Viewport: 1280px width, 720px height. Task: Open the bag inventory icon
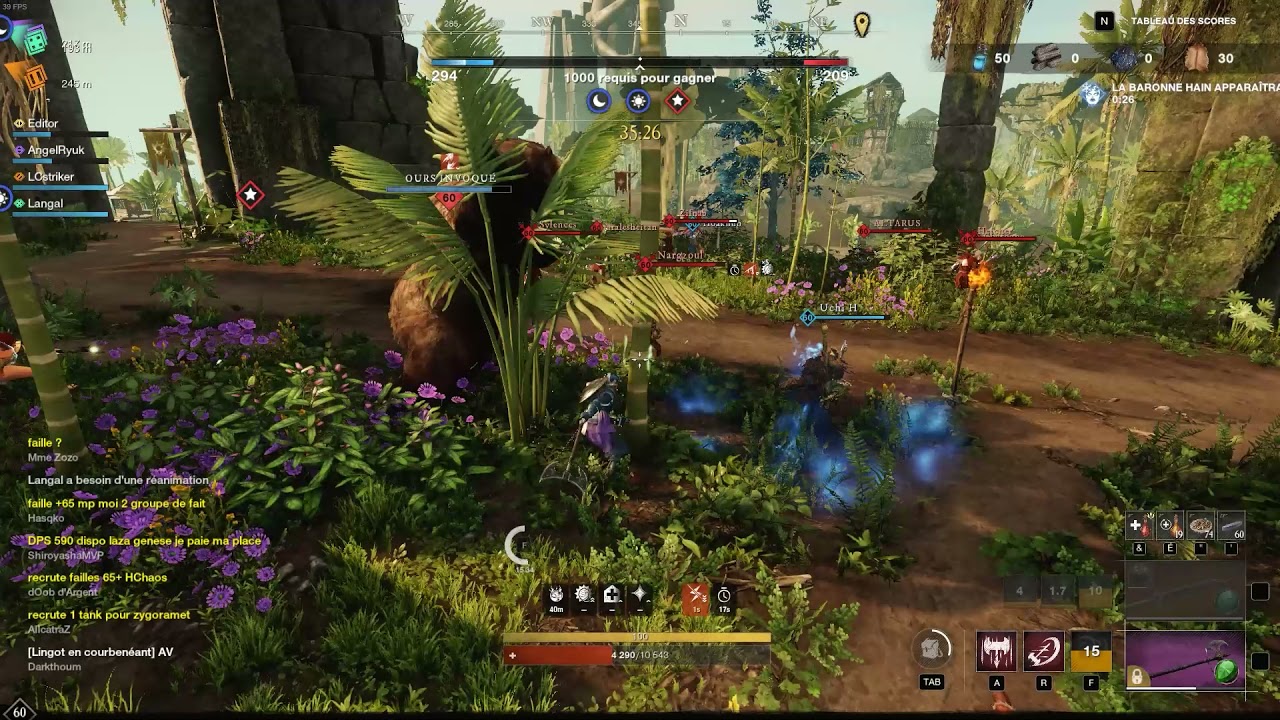[932, 650]
